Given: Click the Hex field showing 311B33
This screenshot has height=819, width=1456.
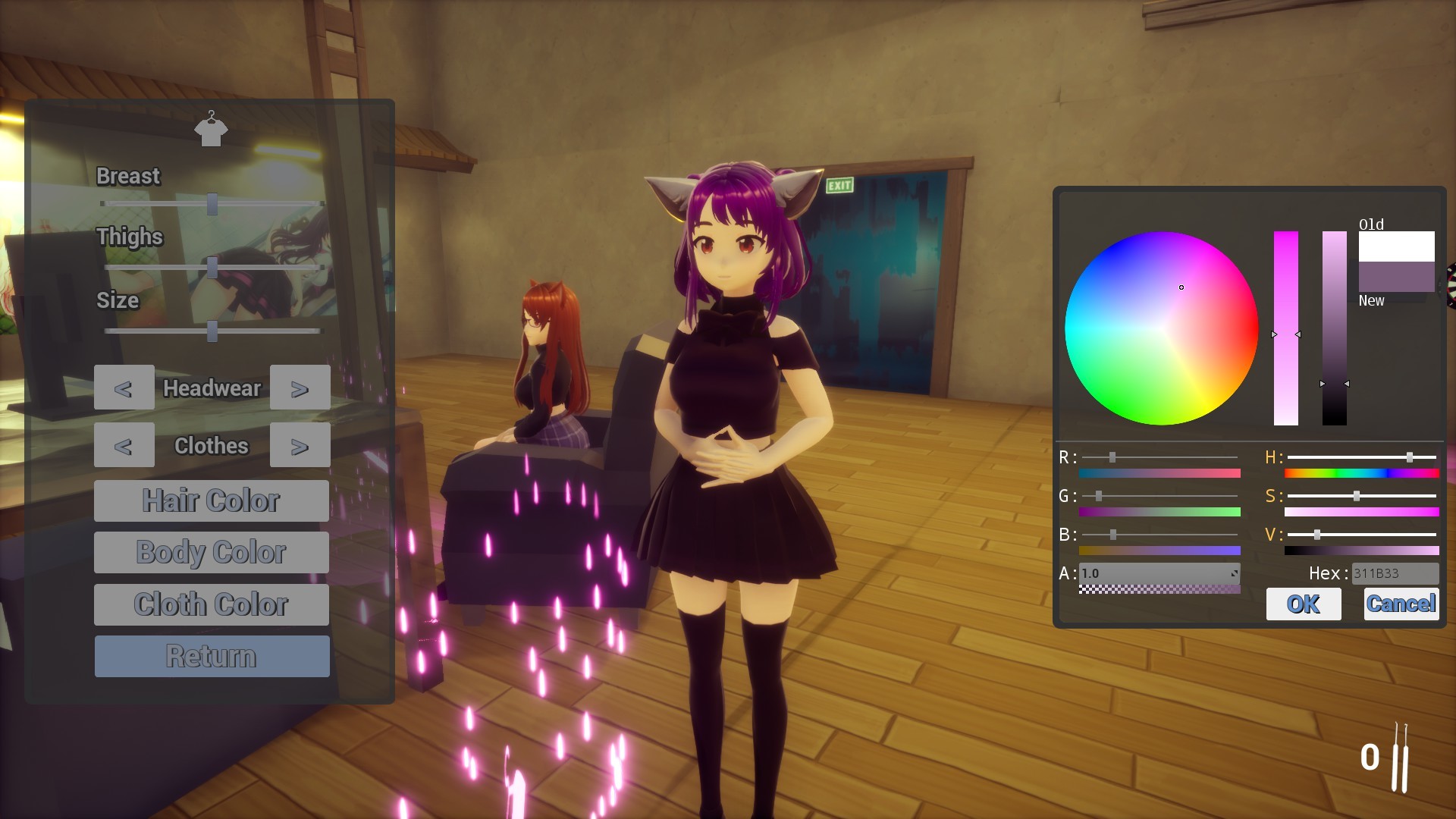Looking at the screenshot, I should 1395,573.
